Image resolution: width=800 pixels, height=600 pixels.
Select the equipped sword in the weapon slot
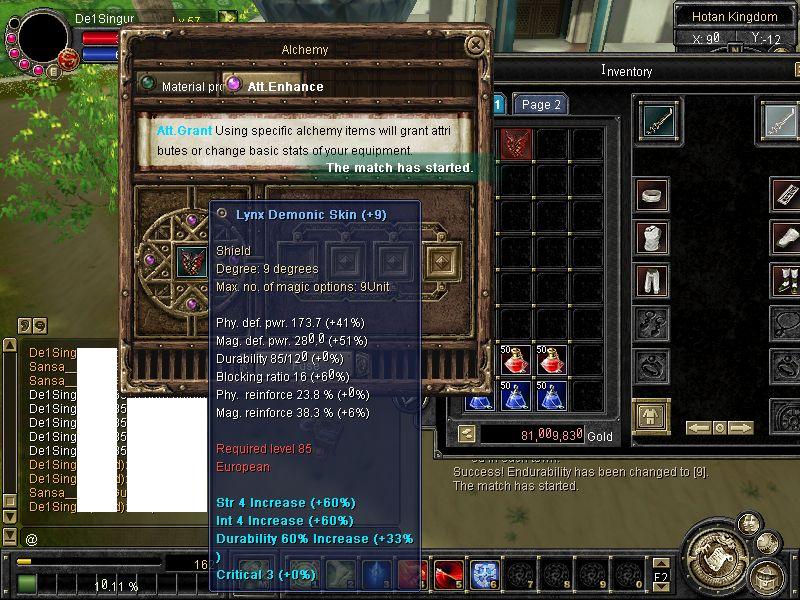pyautogui.click(x=658, y=121)
